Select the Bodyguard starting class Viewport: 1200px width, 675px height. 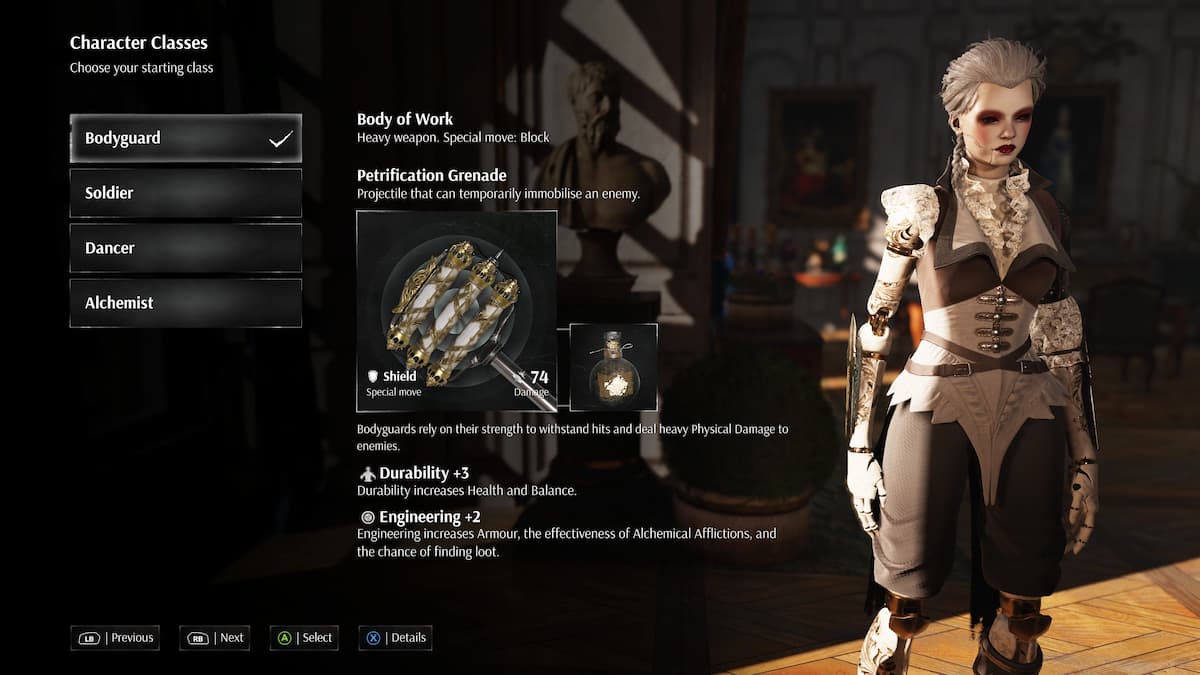(x=185, y=138)
